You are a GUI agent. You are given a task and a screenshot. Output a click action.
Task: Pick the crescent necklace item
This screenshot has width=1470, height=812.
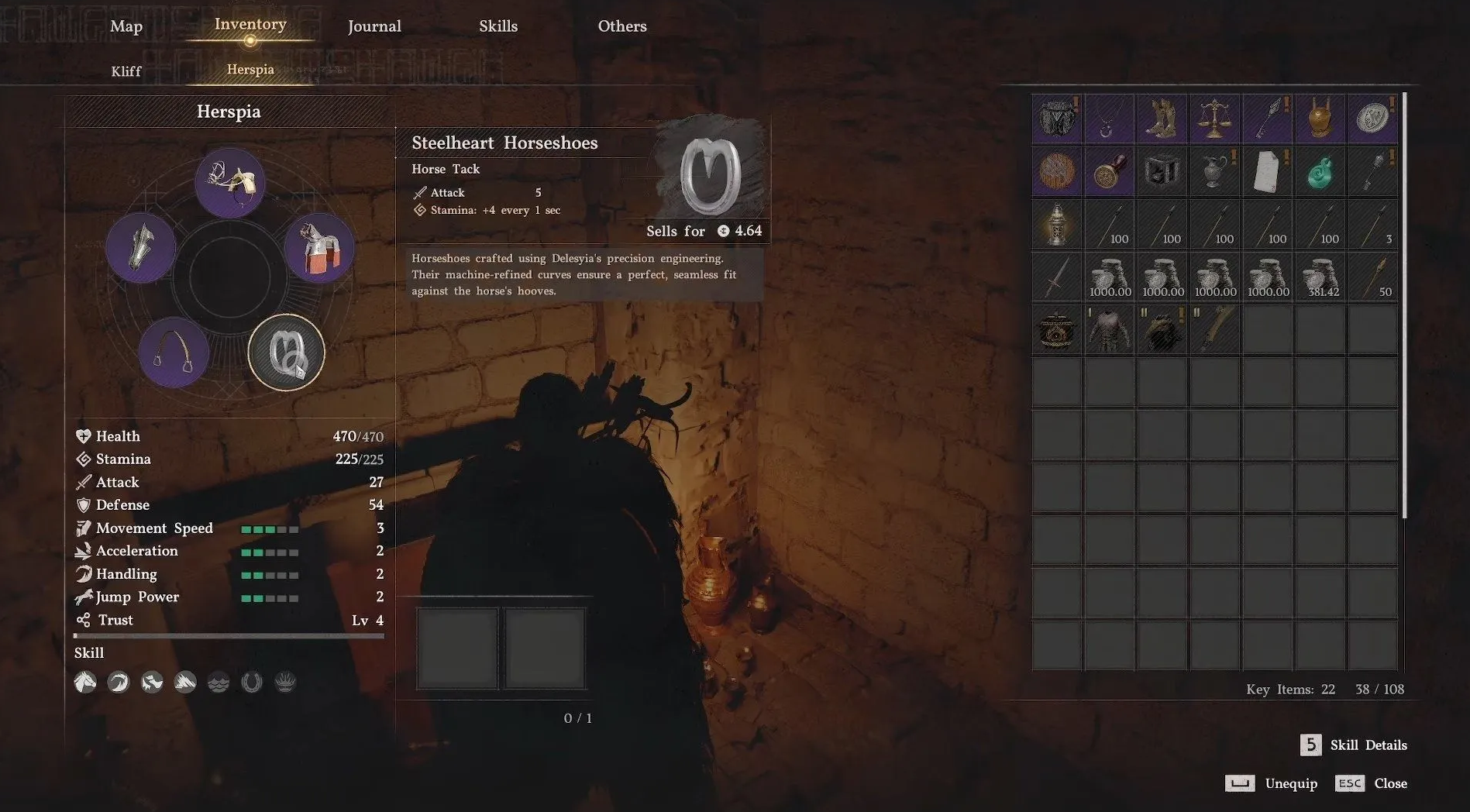coord(1109,119)
